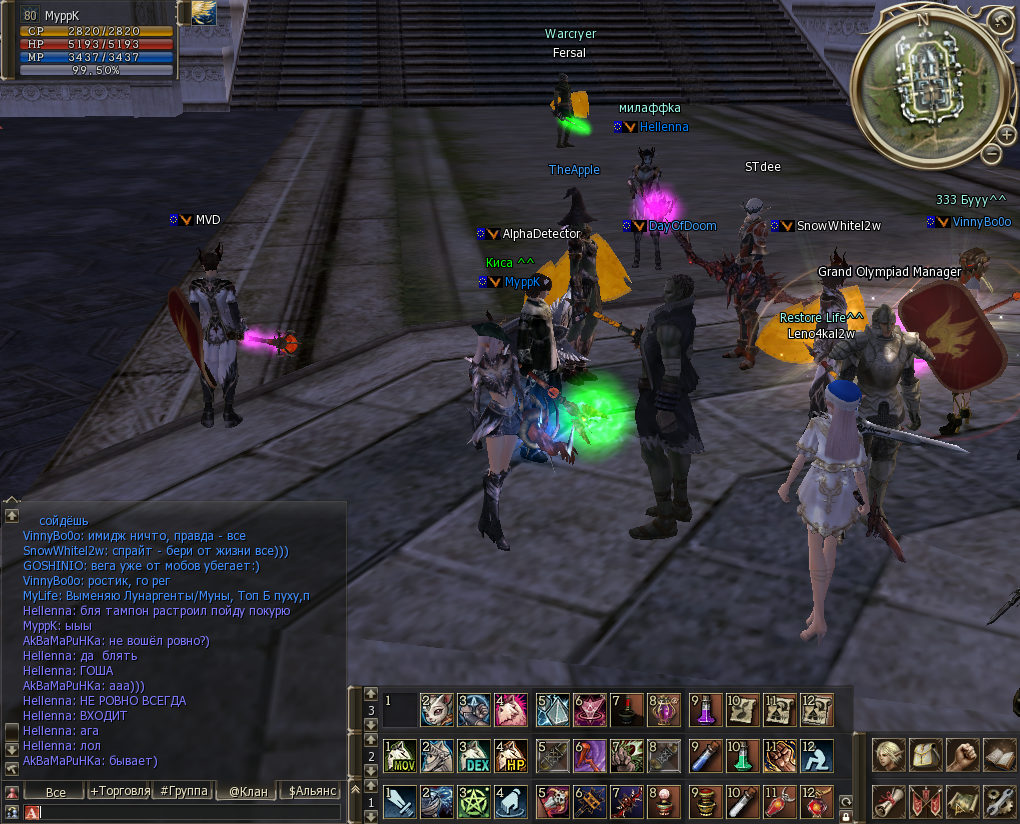Zoom out the minimap with minus button
Viewport: 1020px width, 824px height.
(990, 154)
